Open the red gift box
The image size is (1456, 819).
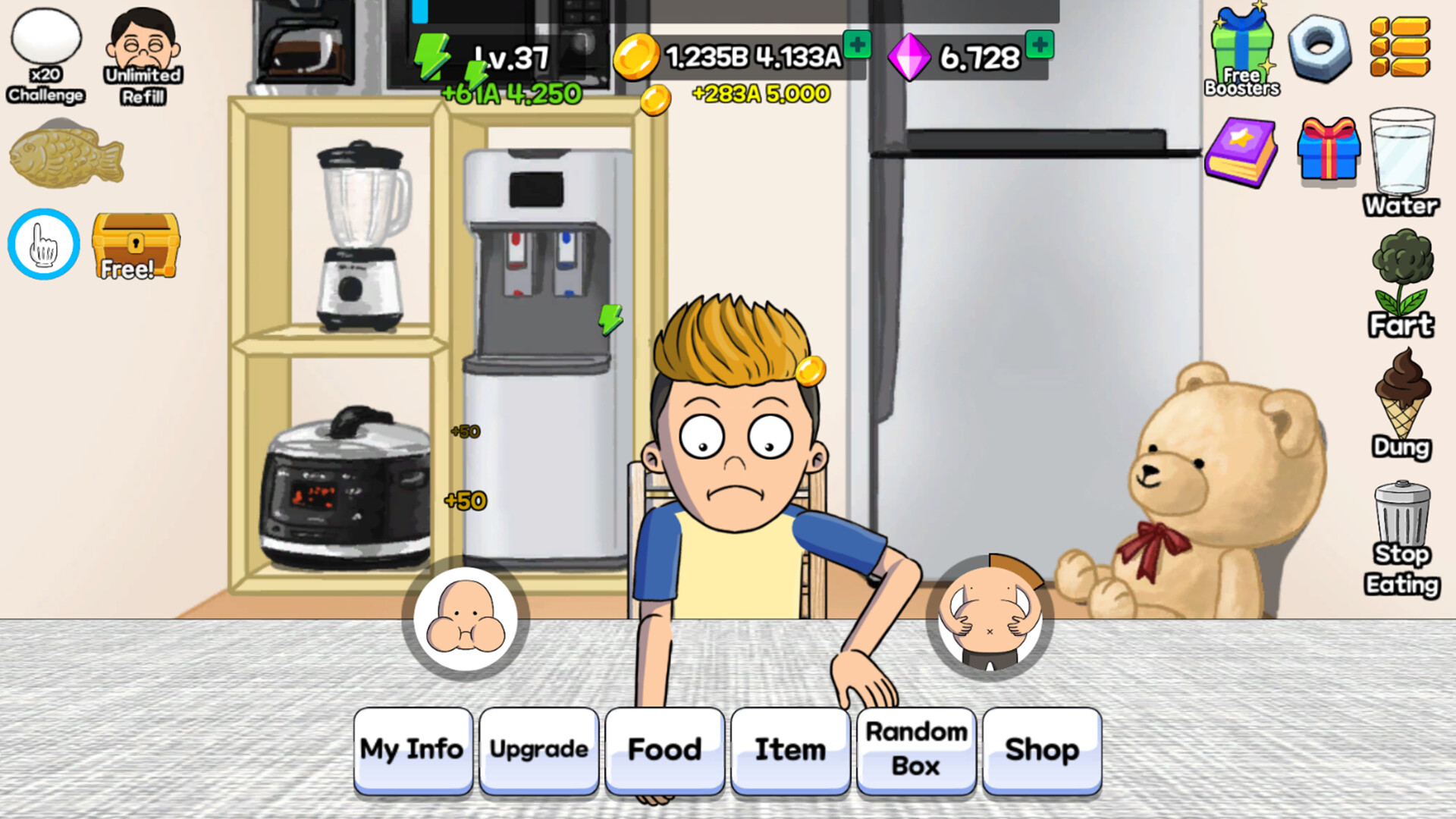pos(1329,152)
